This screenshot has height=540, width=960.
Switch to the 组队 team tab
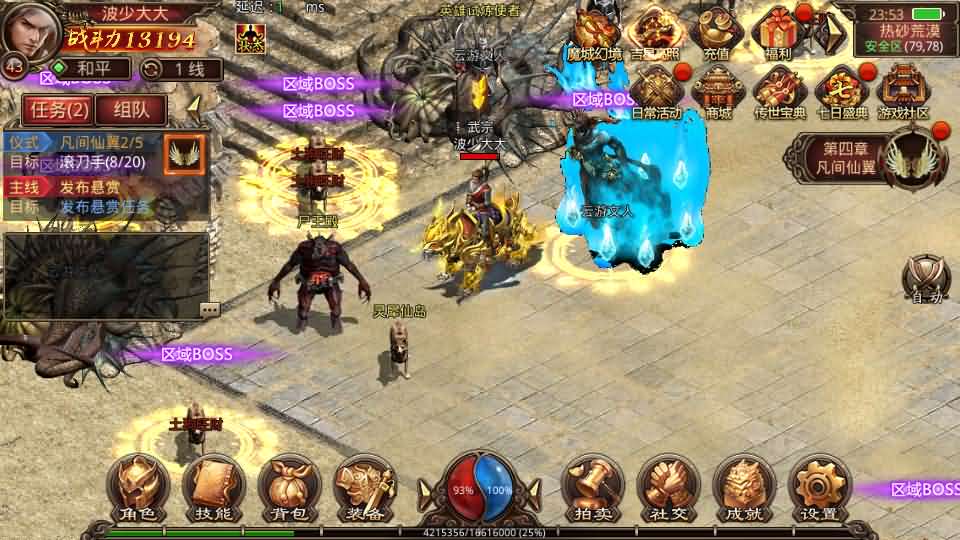pyautogui.click(x=132, y=109)
